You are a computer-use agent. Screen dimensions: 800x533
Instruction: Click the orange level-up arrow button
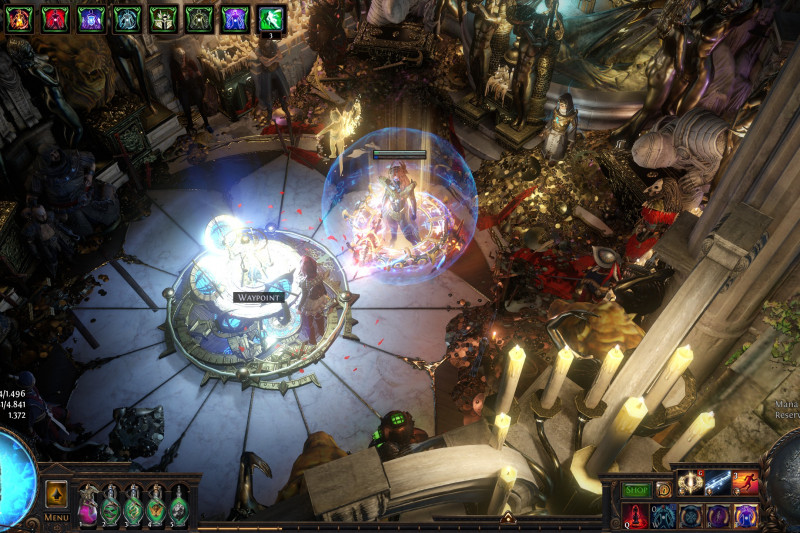[57, 494]
